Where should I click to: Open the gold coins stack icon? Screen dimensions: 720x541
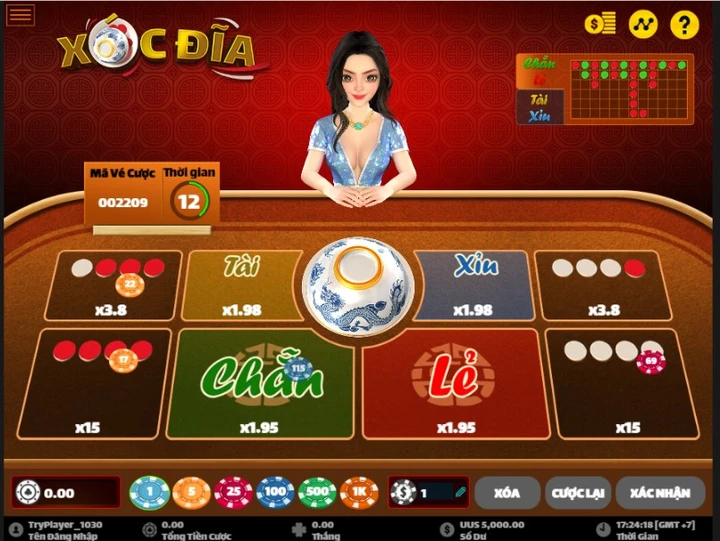[601, 25]
